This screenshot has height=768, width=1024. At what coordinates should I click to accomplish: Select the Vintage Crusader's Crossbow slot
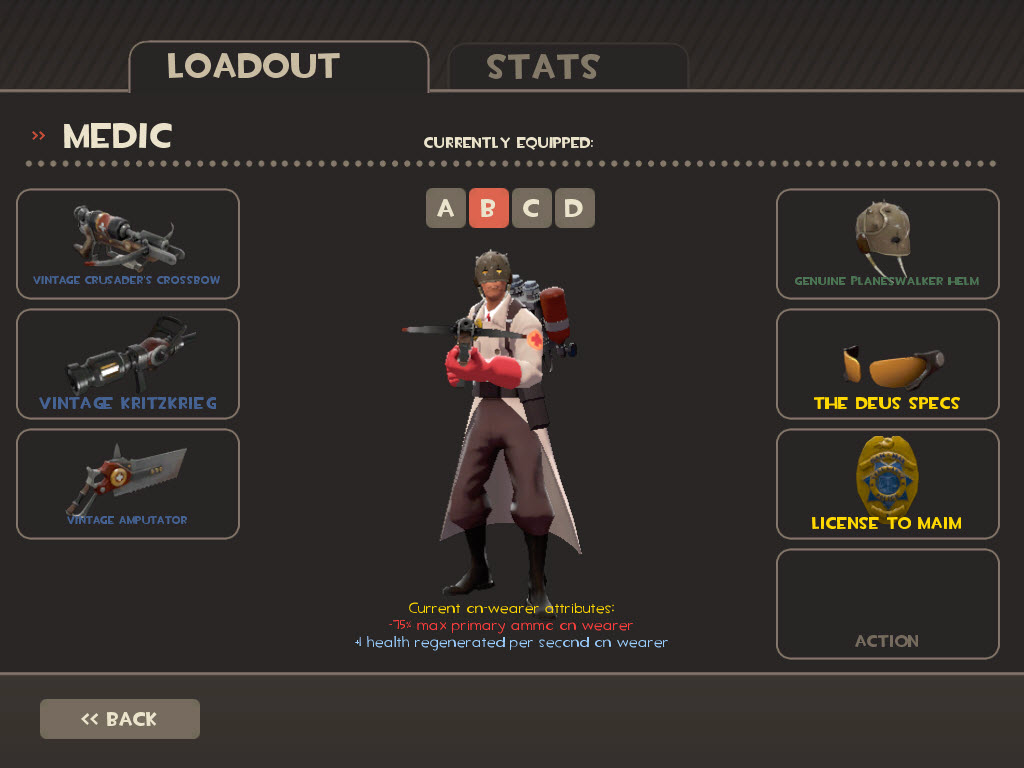[x=128, y=244]
